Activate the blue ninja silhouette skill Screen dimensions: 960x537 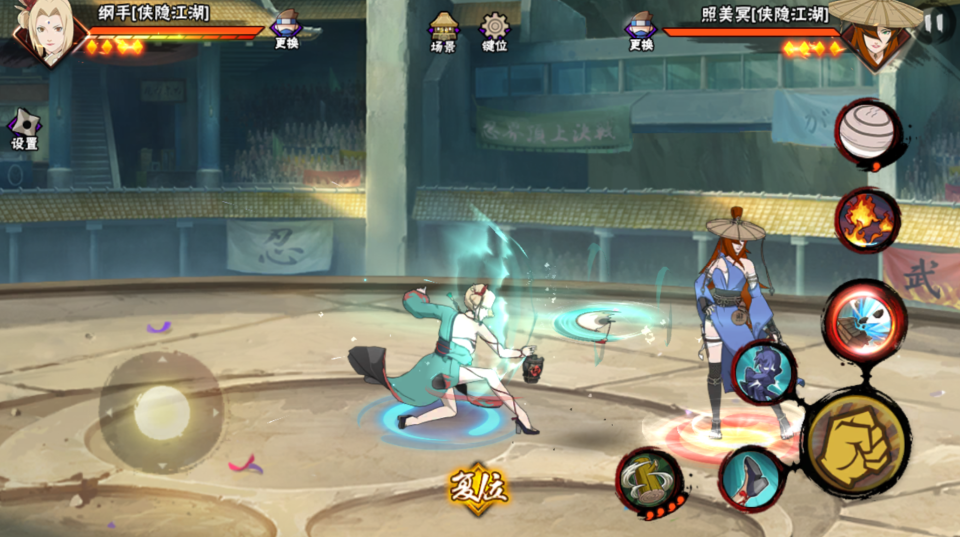pyautogui.click(x=765, y=372)
